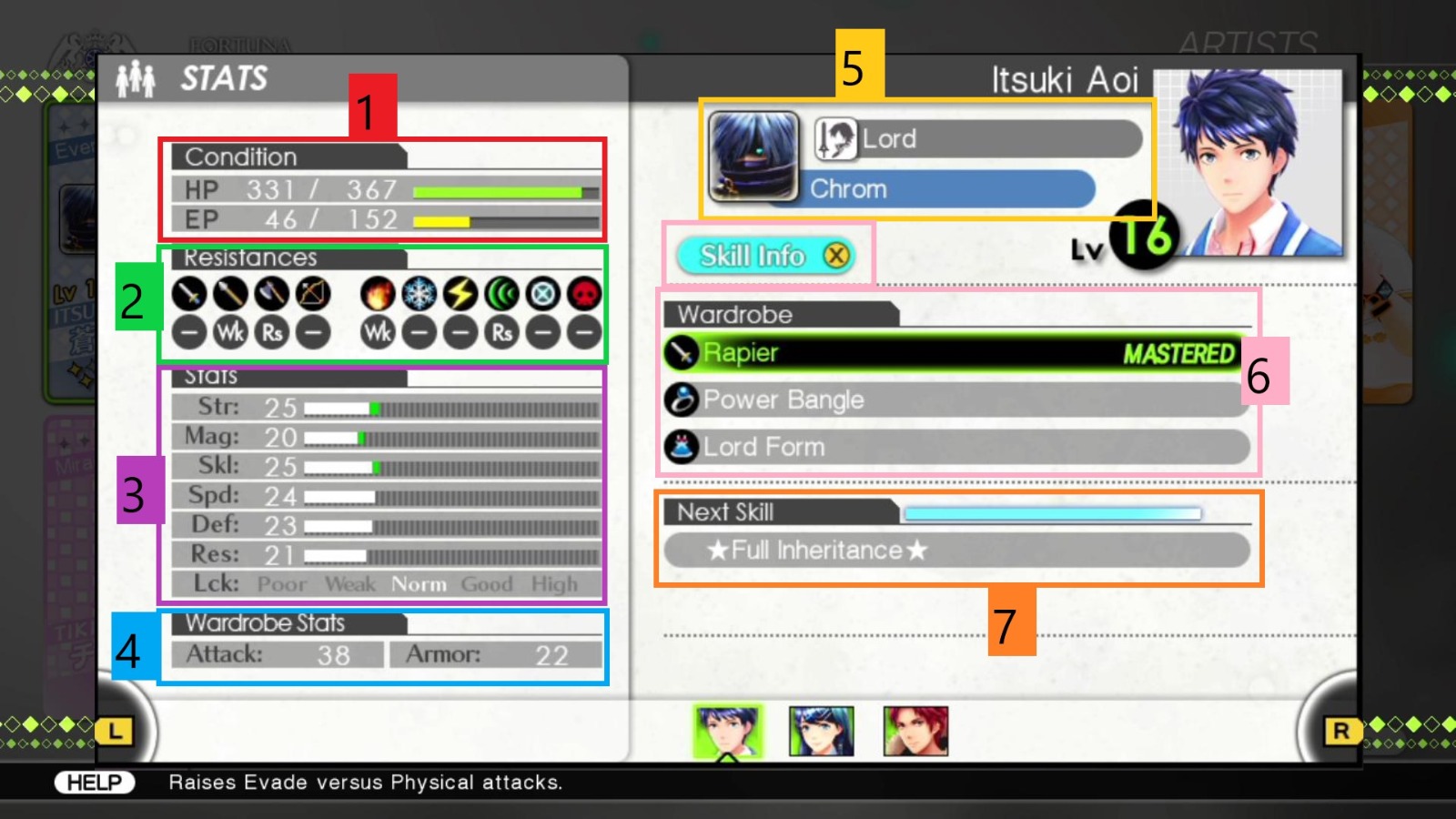Screen dimensions: 1456x819
Task: Click the fire element resistance icon
Action: pyautogui.click(x=378, y=295)
